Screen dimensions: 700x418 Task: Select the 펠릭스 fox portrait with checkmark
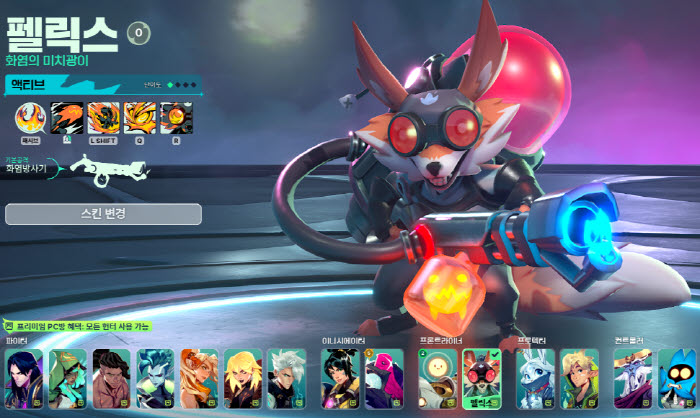coord(481,379)
